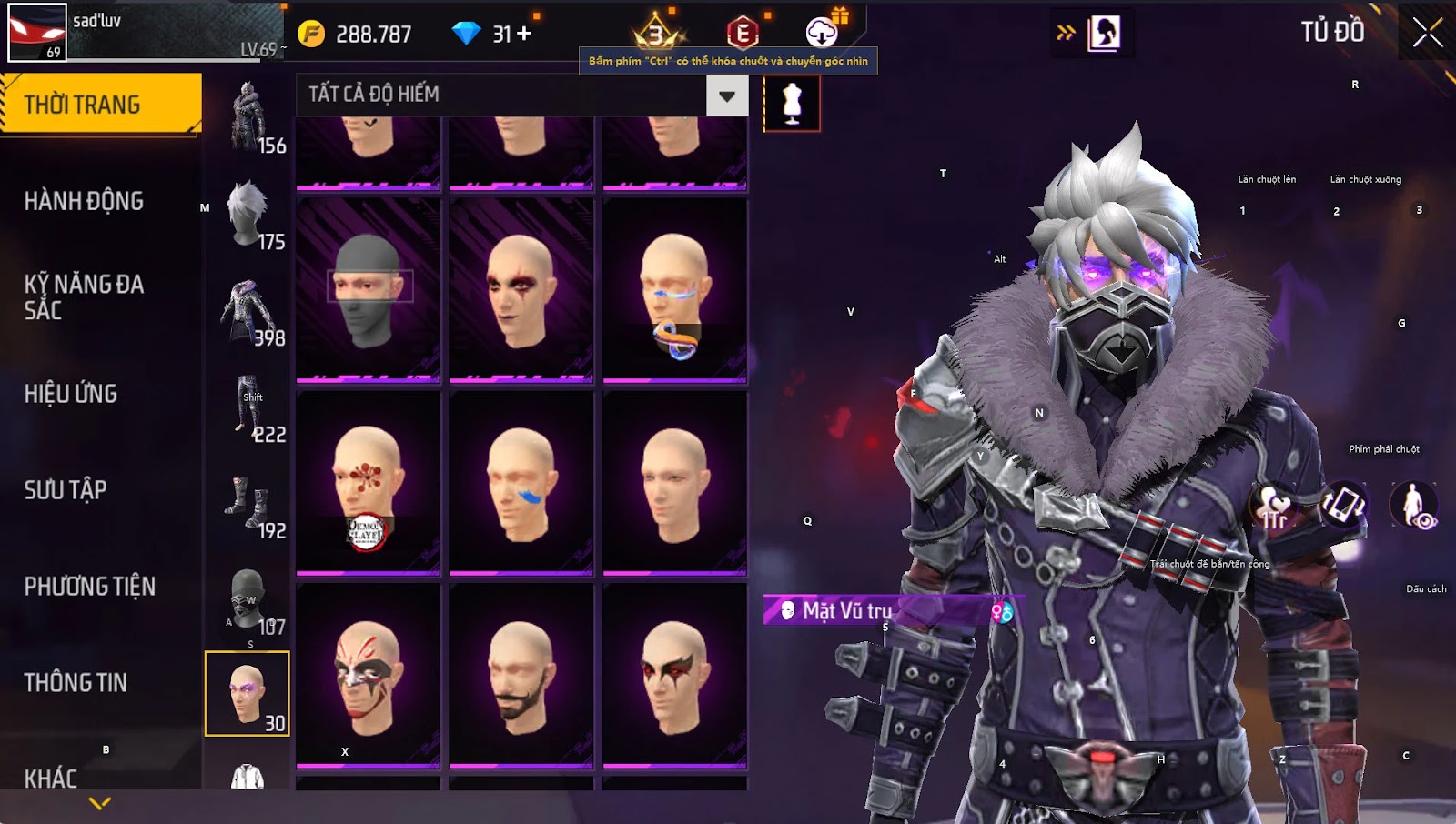Select the Hiệu Ứng menu entry
The image size is (1456, 824).
[x=71, y=394]
